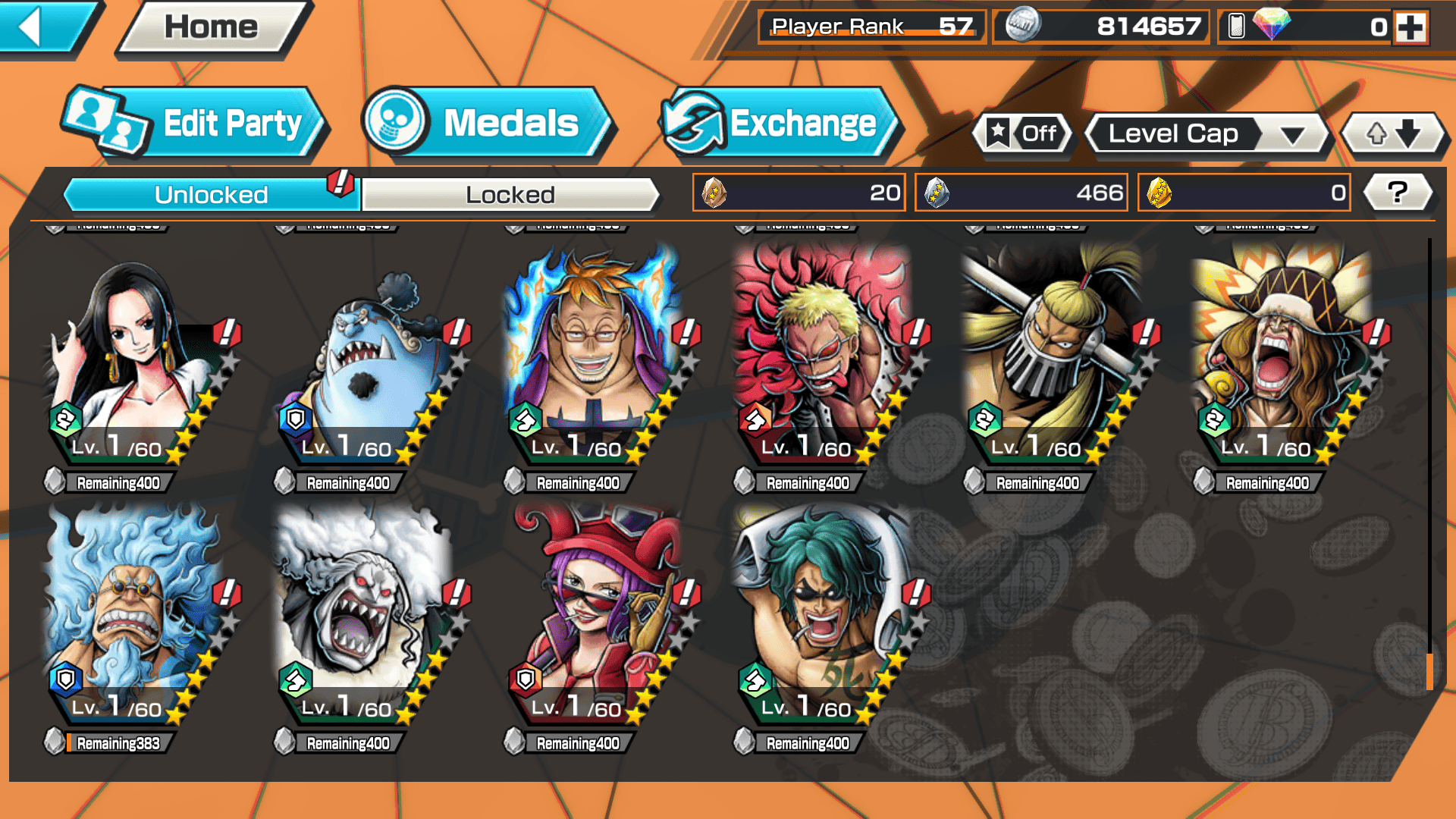Open the Exchange menu
Screen dimensions: 1456x819
(x=780, y=124)
